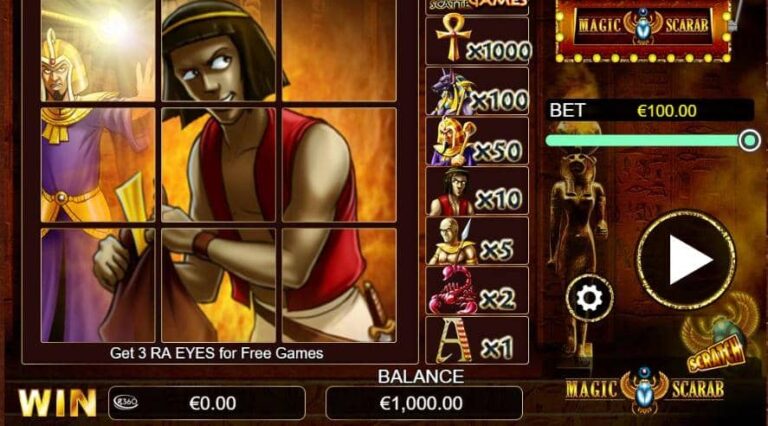The width and height of the screenshot is (768, 426).
Task: Select the Anubis x100 paytable entry
Action: coord(477,91)
